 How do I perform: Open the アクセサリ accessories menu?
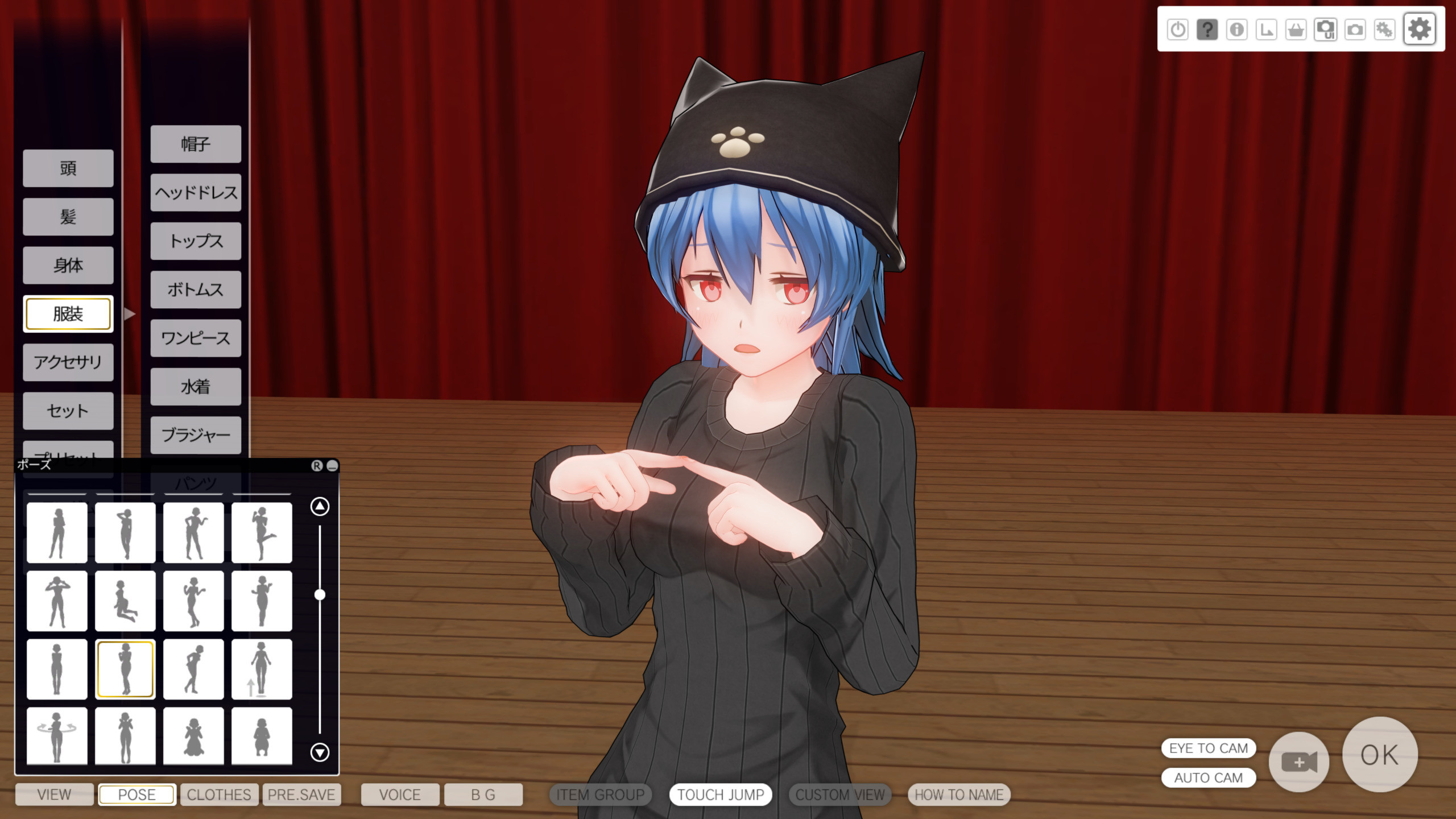tap(68, 362)
